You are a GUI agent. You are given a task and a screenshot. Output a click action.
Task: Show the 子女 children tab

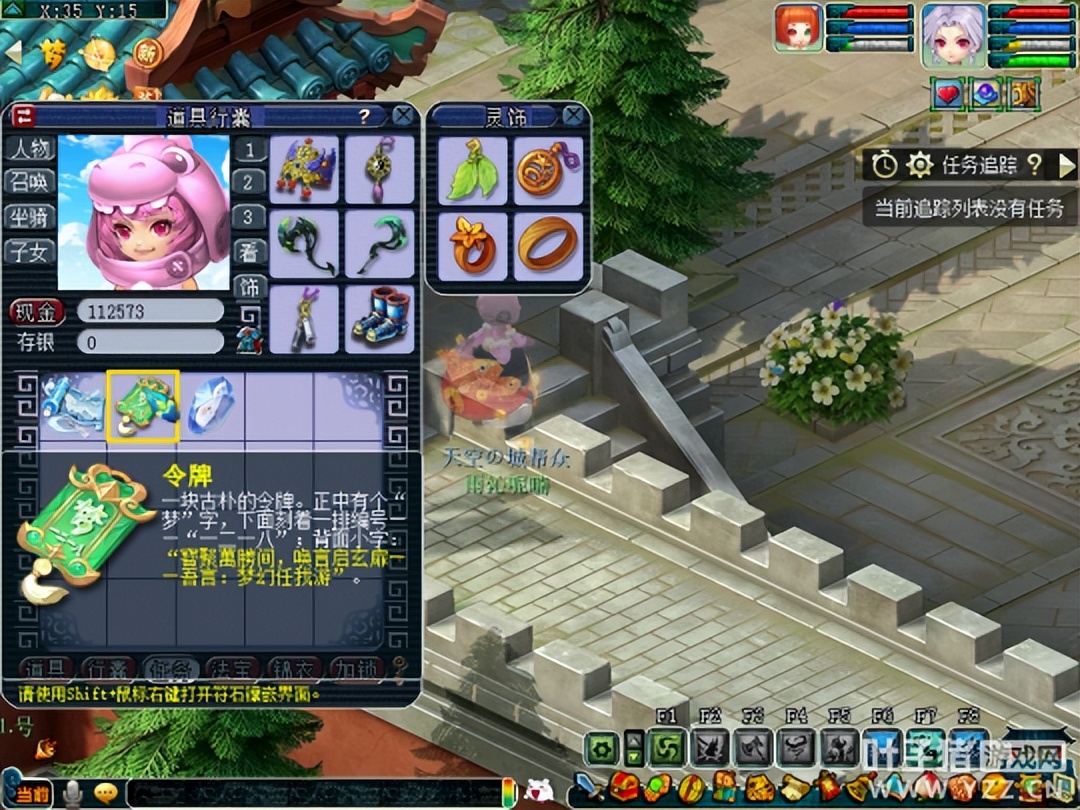coord(28,252)
